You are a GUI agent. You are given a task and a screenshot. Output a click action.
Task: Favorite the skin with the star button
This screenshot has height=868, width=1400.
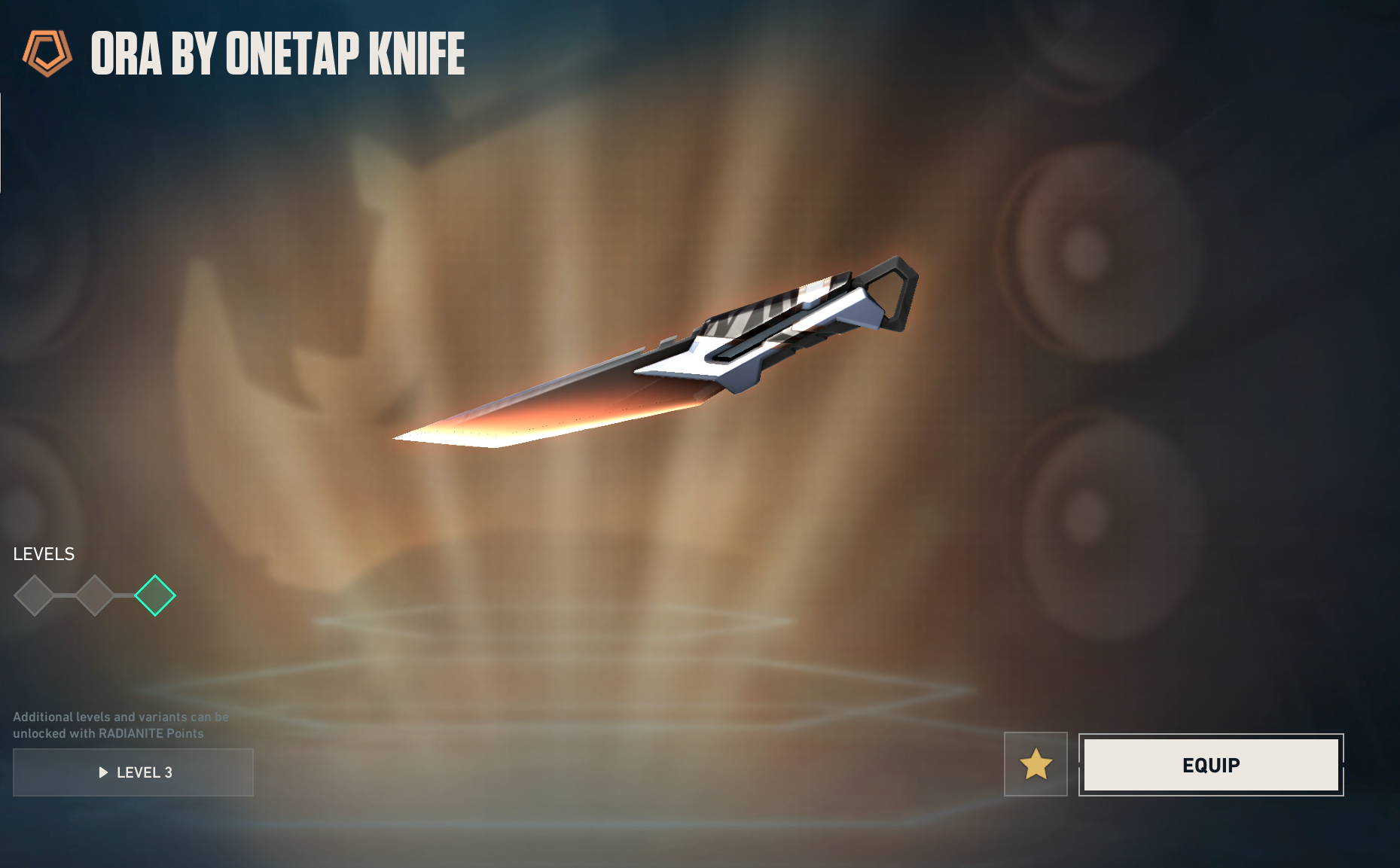(x=1036, y=764)
